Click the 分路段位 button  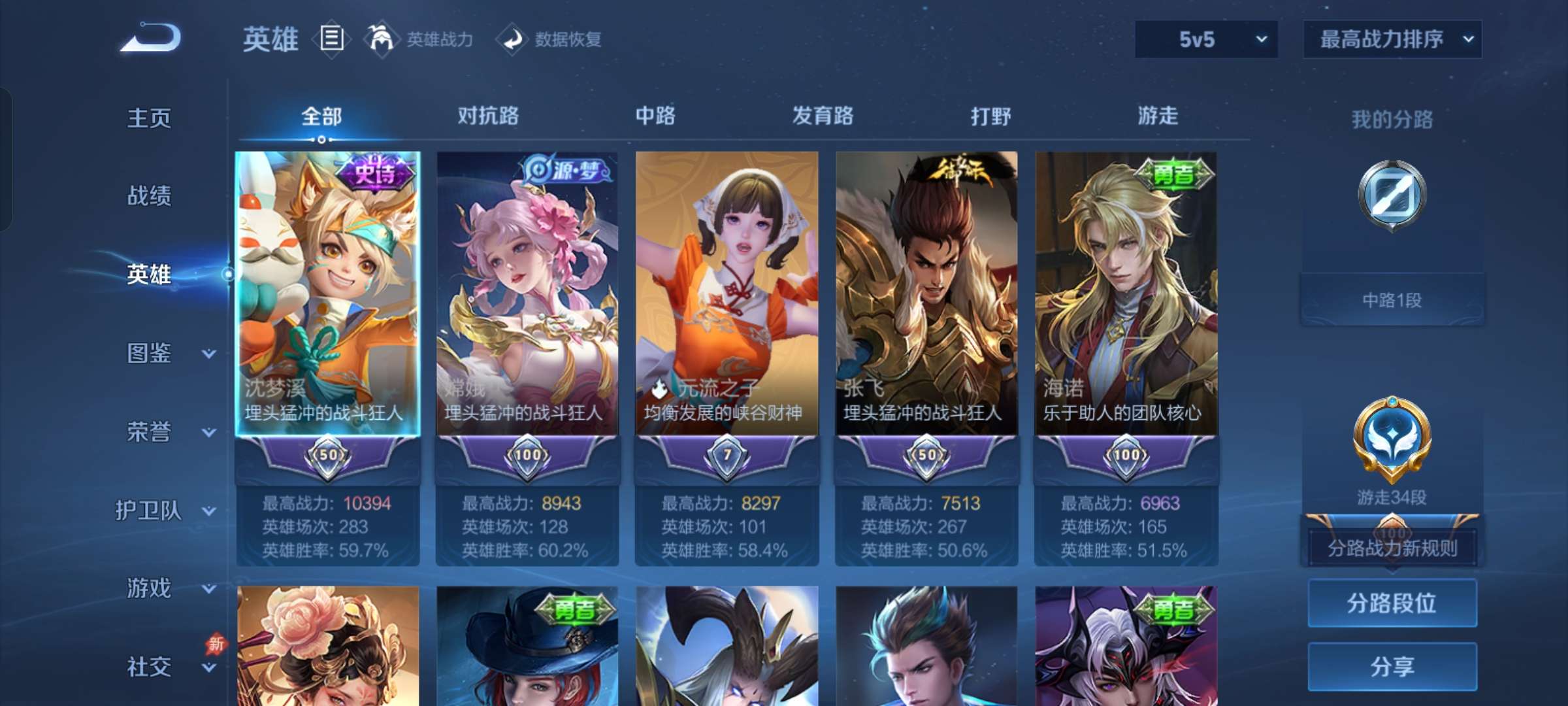[1392, 603]
